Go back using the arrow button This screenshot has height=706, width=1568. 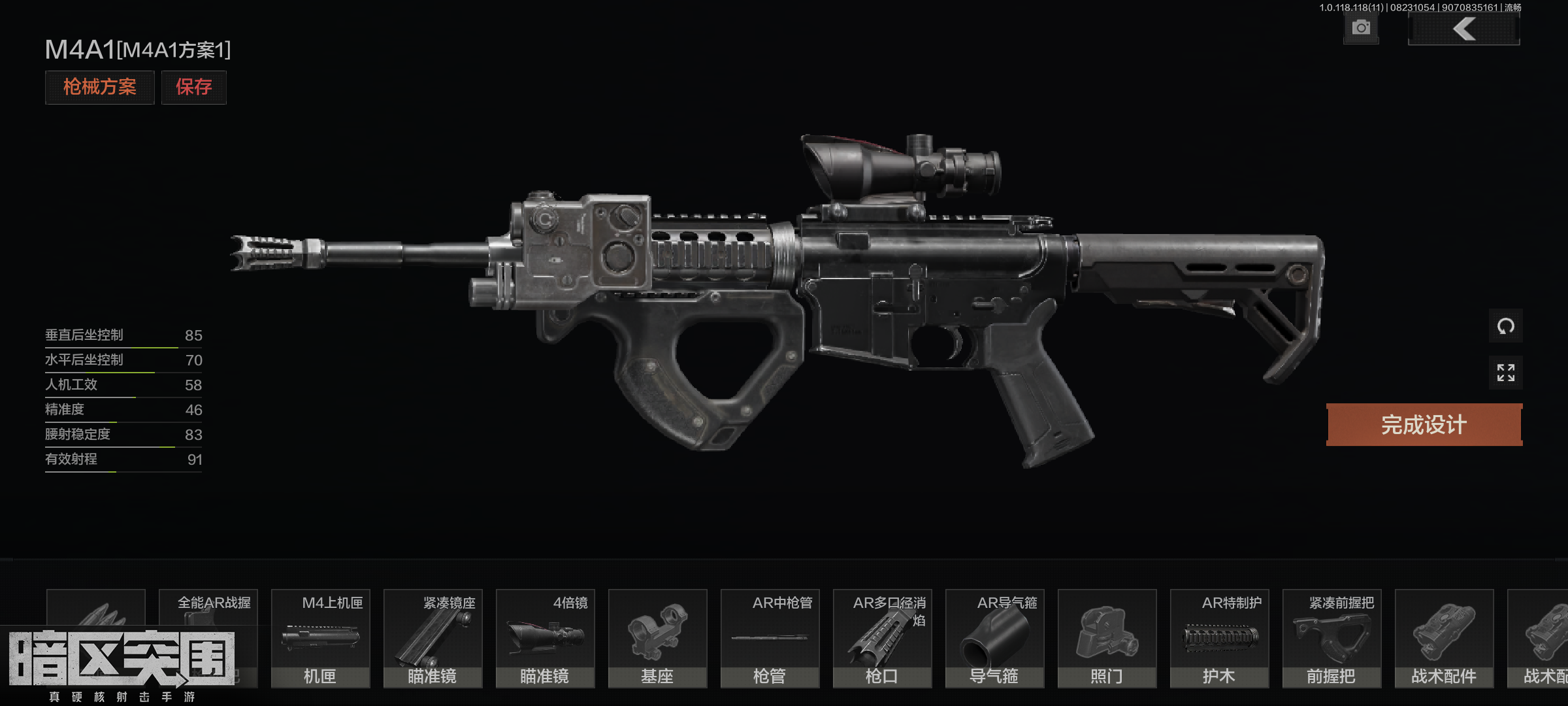pos(1463,29)
